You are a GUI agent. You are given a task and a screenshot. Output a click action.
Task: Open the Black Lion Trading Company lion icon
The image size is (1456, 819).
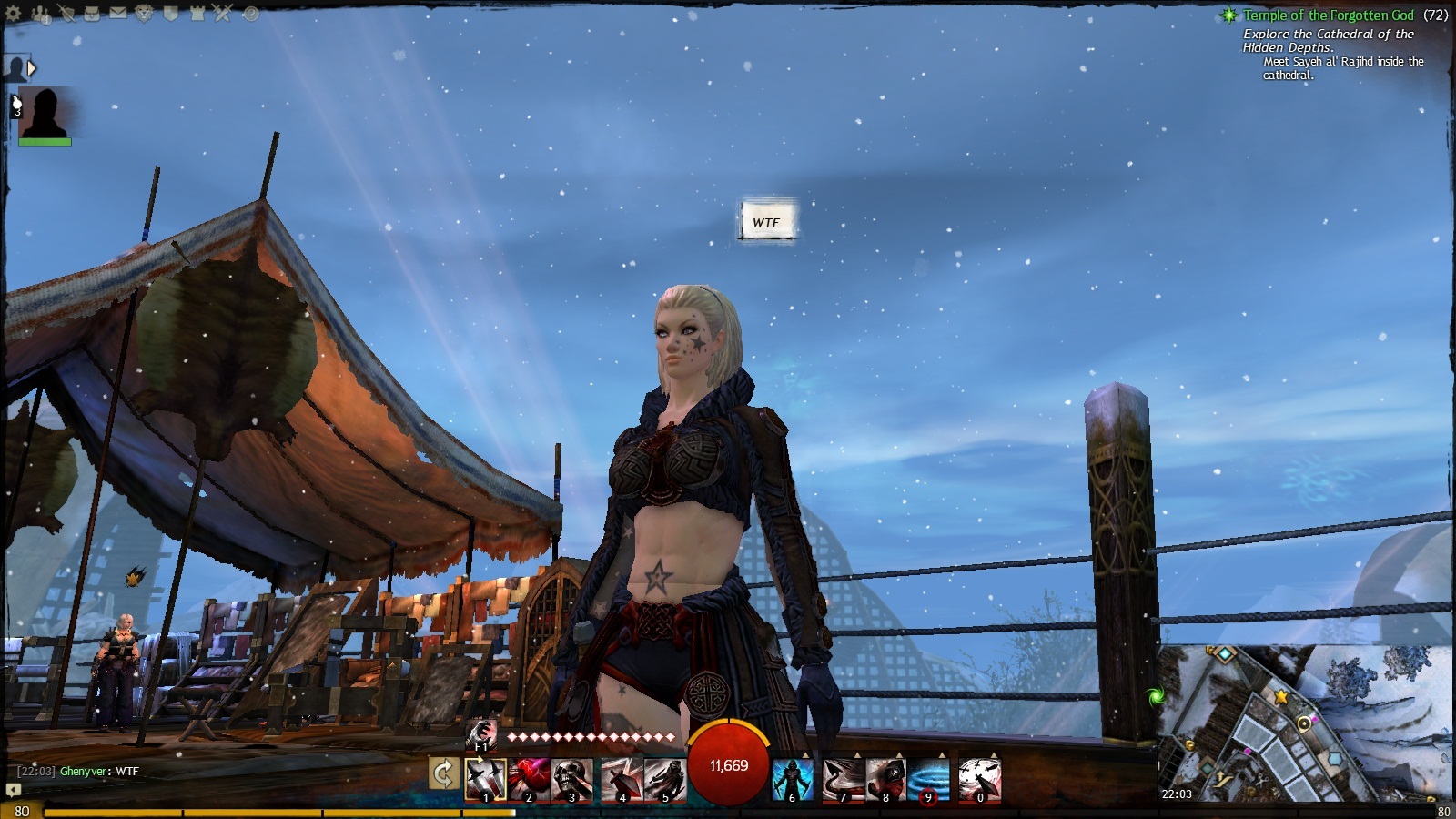[144, 14]
